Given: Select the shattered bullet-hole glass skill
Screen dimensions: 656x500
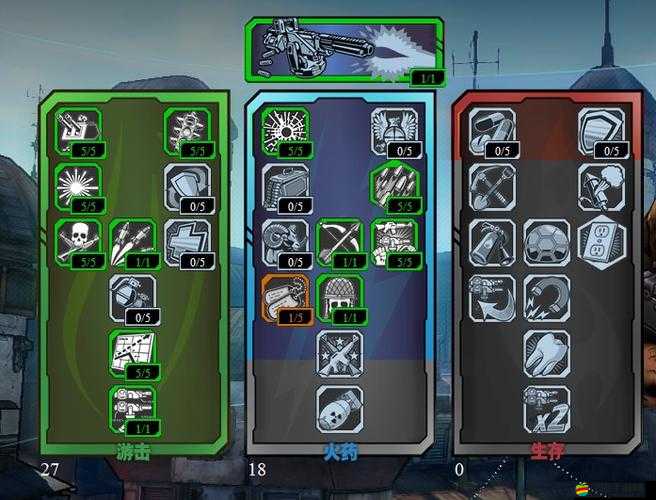Looking at the screenshot, I should coord(285,130).
